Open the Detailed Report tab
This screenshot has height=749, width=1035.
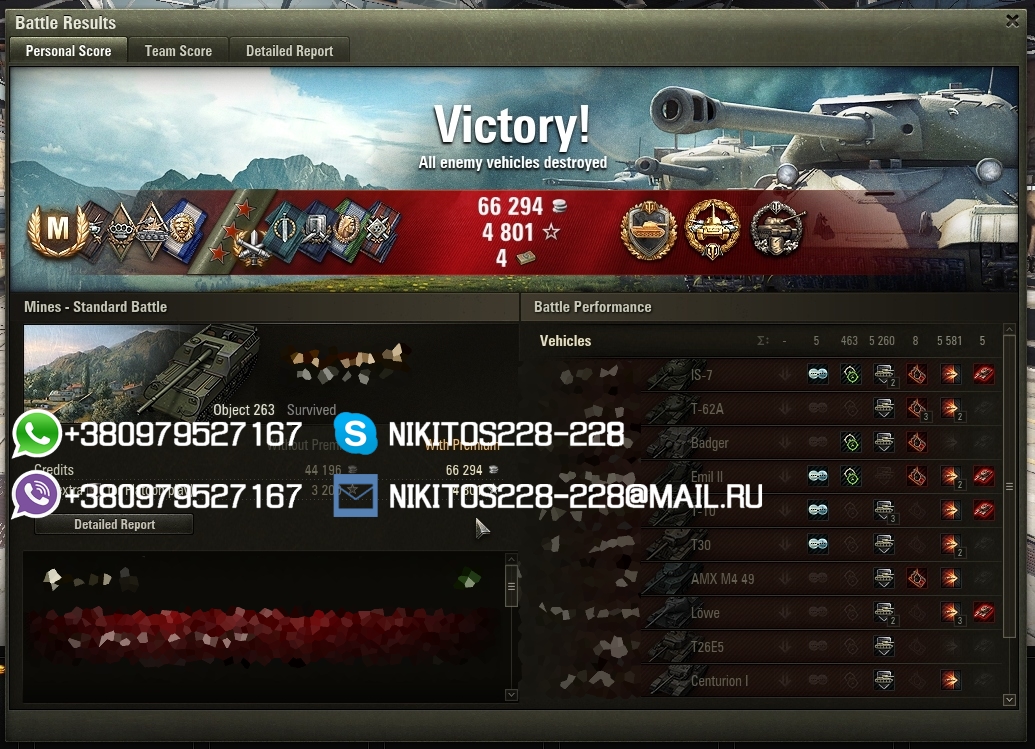pos(289,51)
